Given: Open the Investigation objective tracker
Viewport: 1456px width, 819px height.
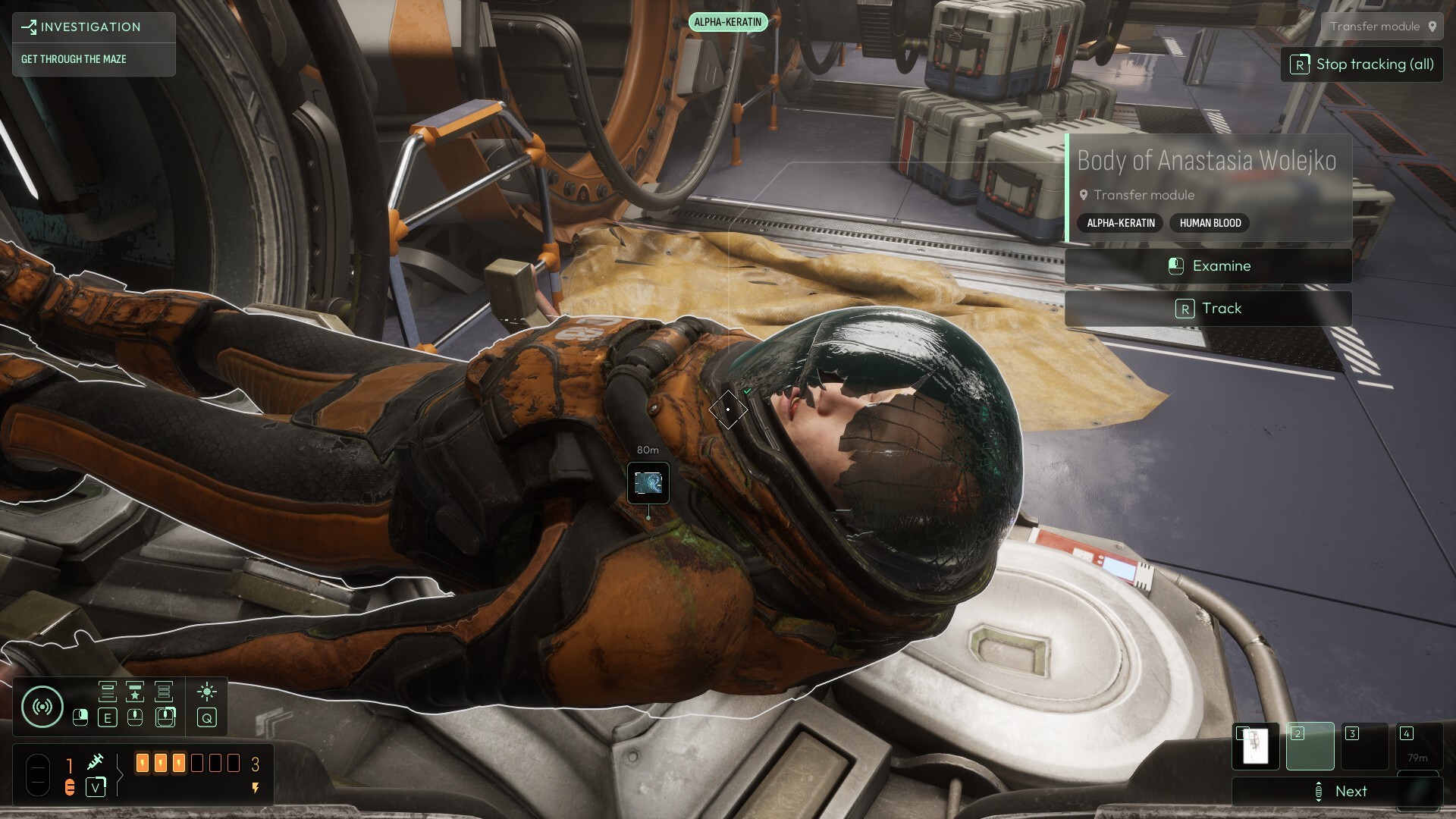Looking at the screenshot, I should 93,27.
